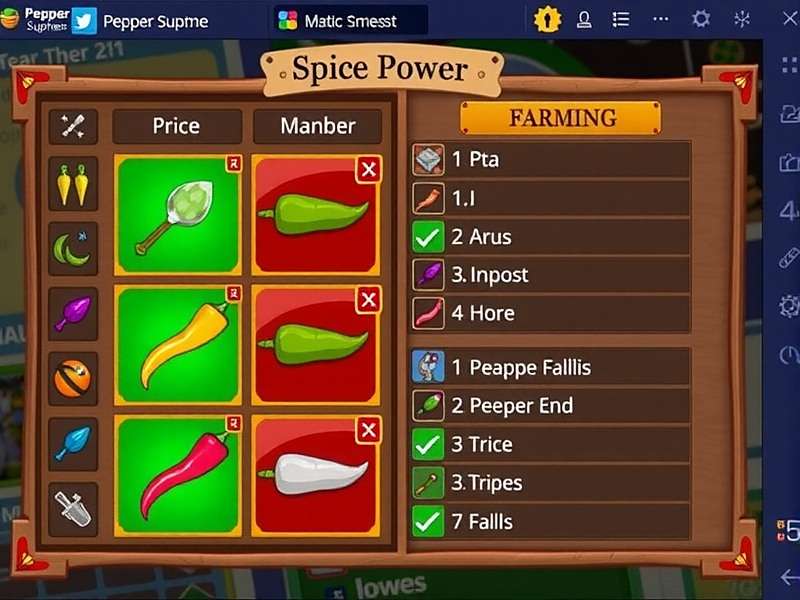Screen dimensions: 800x600
Task: Choose the 4 Hore list row
Action: point(550,313)
